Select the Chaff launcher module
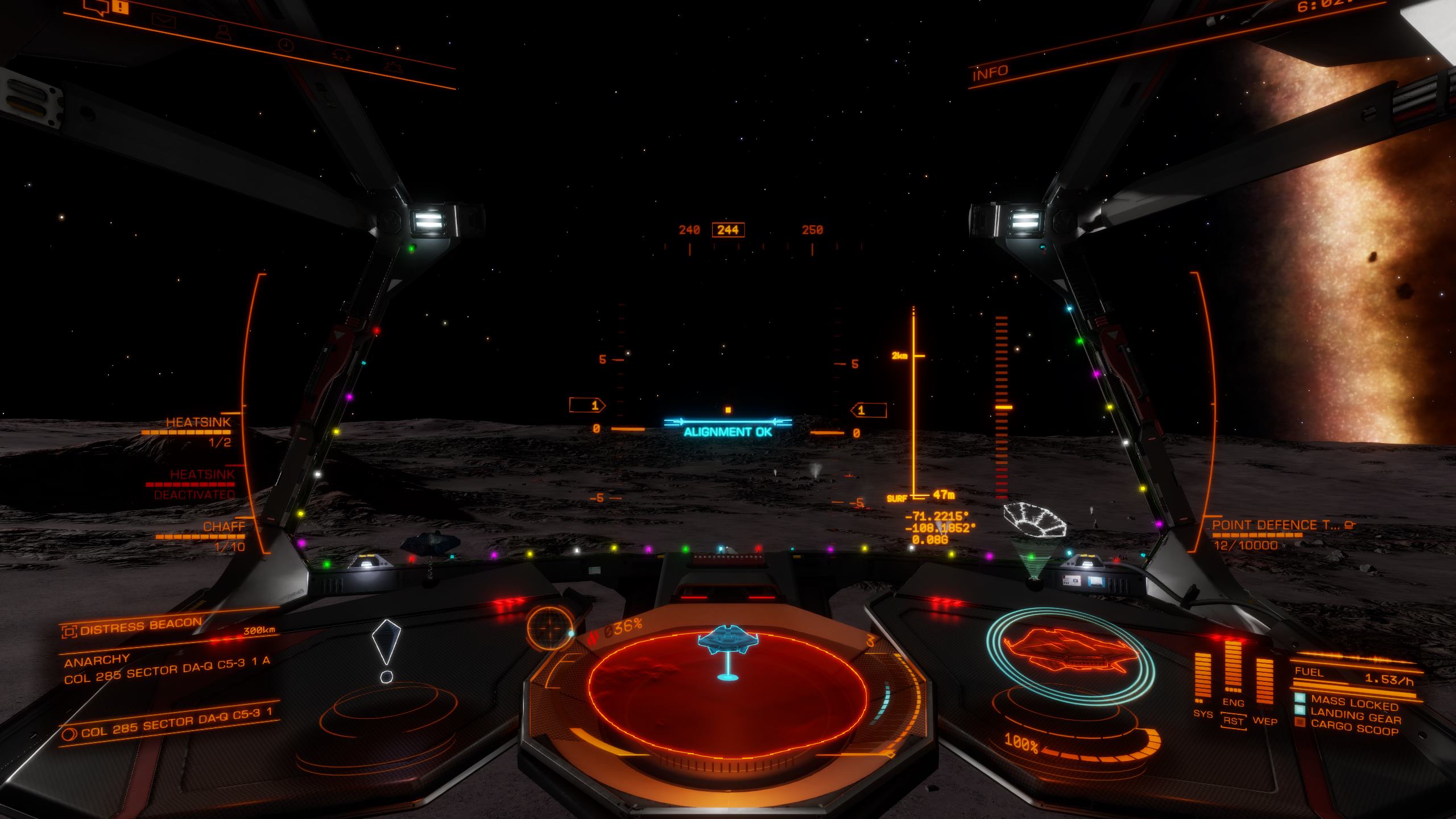This screenshot has height=819, width=1456. point(224,527)
